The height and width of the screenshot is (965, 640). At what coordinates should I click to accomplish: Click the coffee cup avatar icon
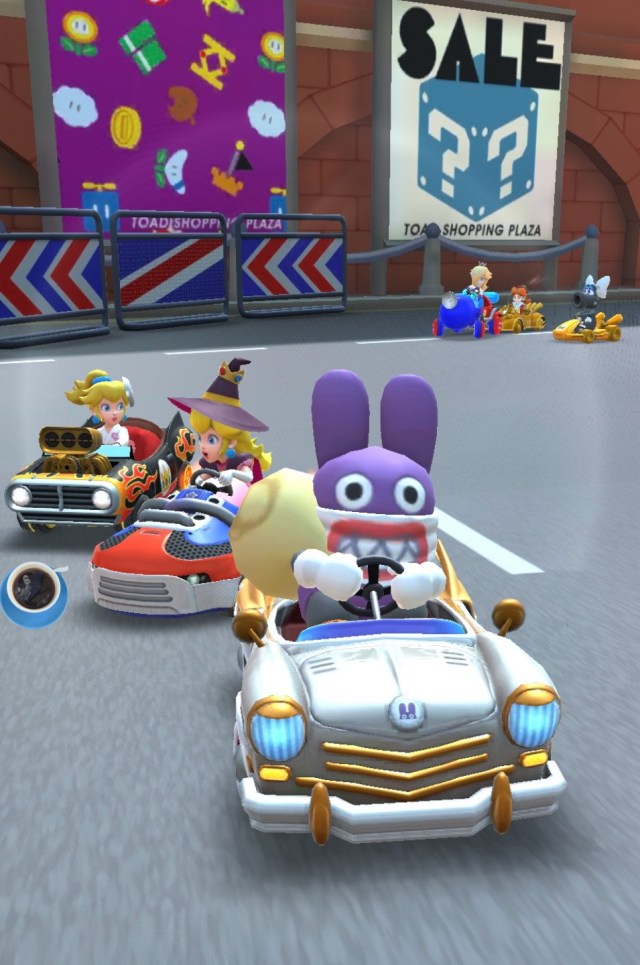point(34,591)
